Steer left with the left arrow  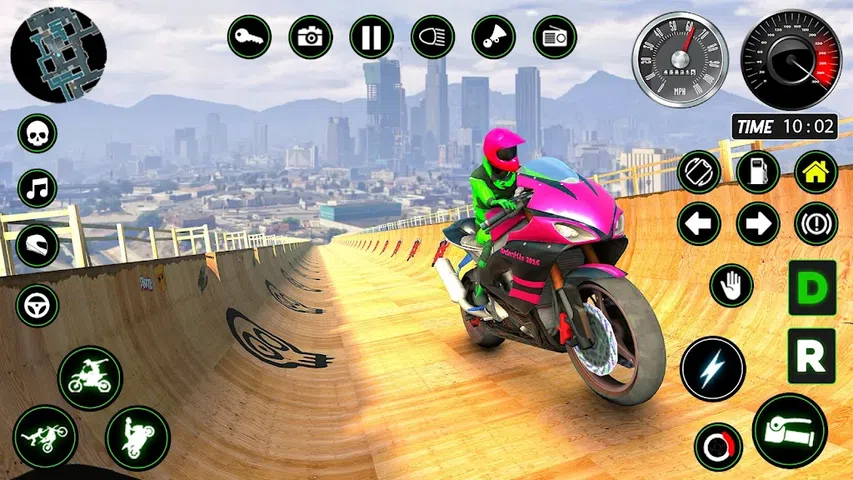pyautogui.click(x=698, y=223)
